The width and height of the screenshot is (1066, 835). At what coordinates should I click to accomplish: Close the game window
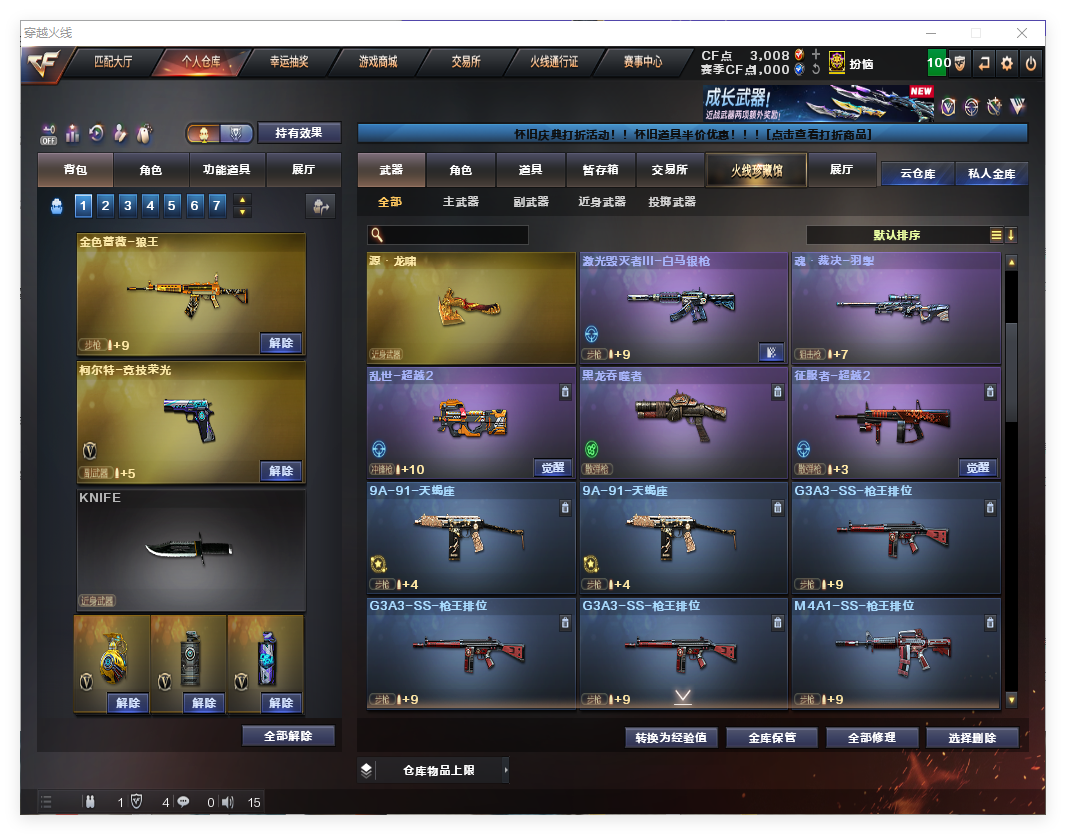(1022, 33)
